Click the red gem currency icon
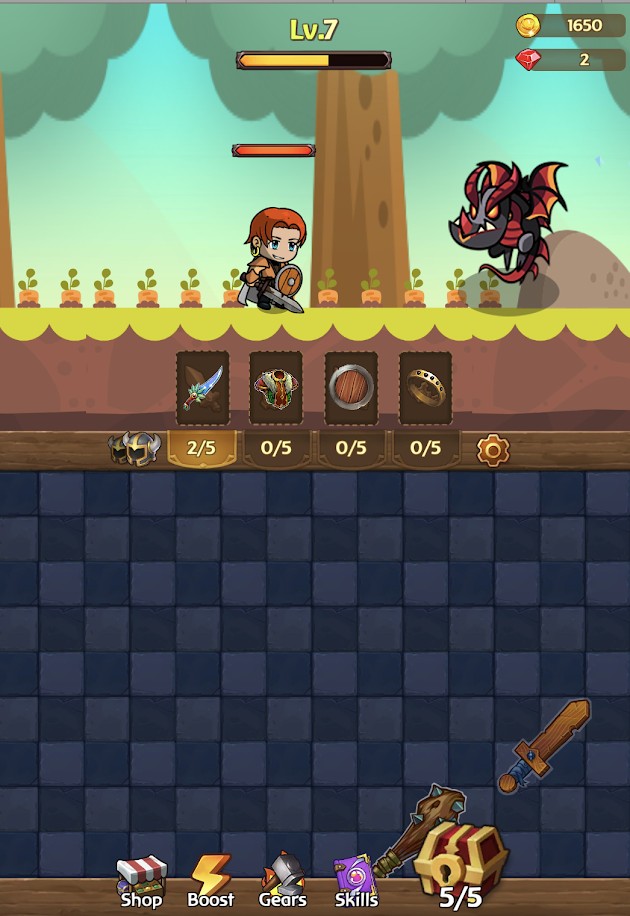 529,60
